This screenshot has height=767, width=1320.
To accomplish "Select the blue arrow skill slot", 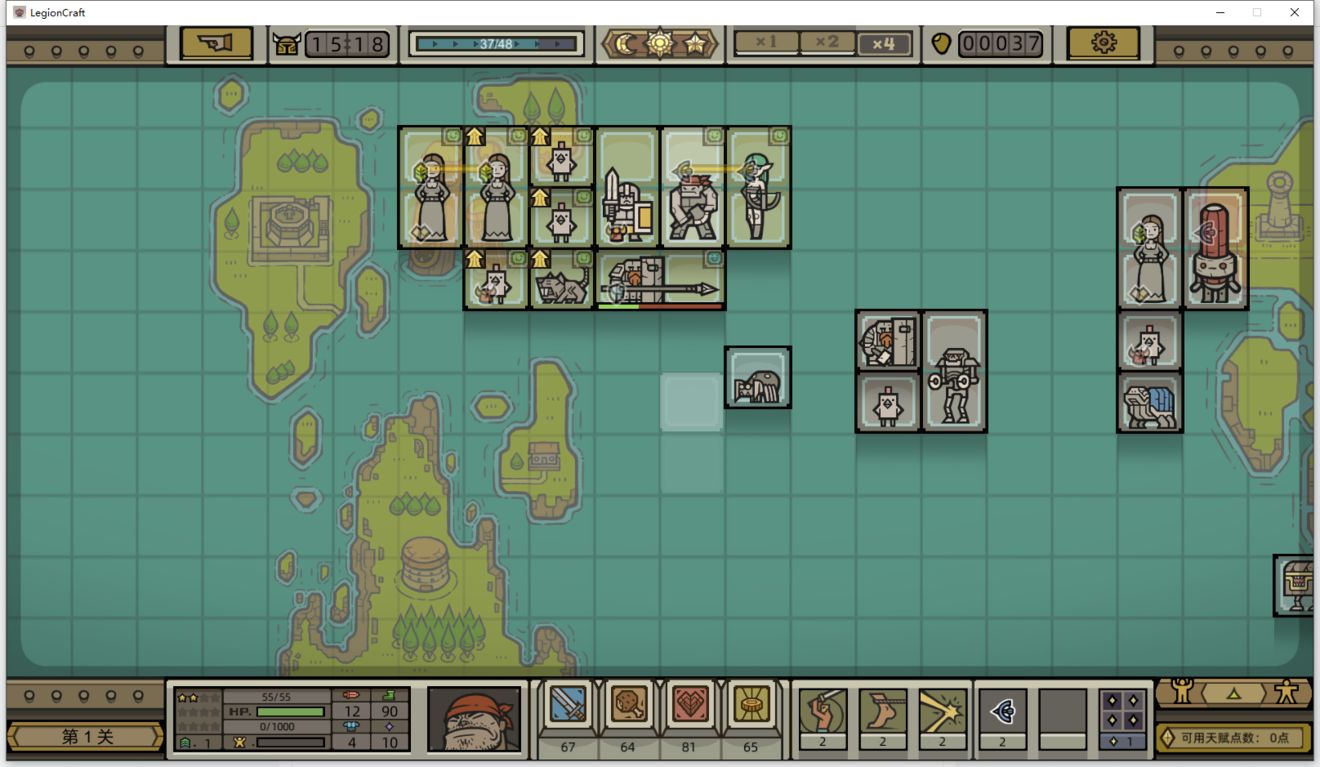I will (x=1002, y=711).
